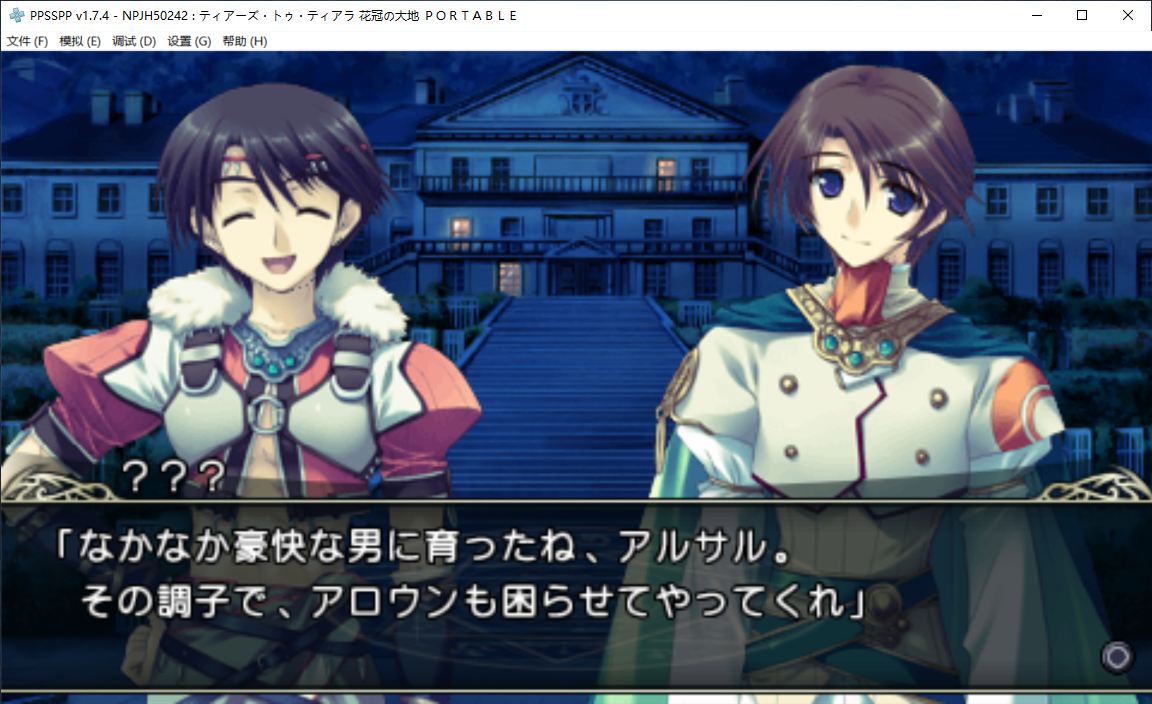The width and height of the screenshot is (1152, 704).
Task: Open the 调试 (D) menu
Action: click(134, 41)
